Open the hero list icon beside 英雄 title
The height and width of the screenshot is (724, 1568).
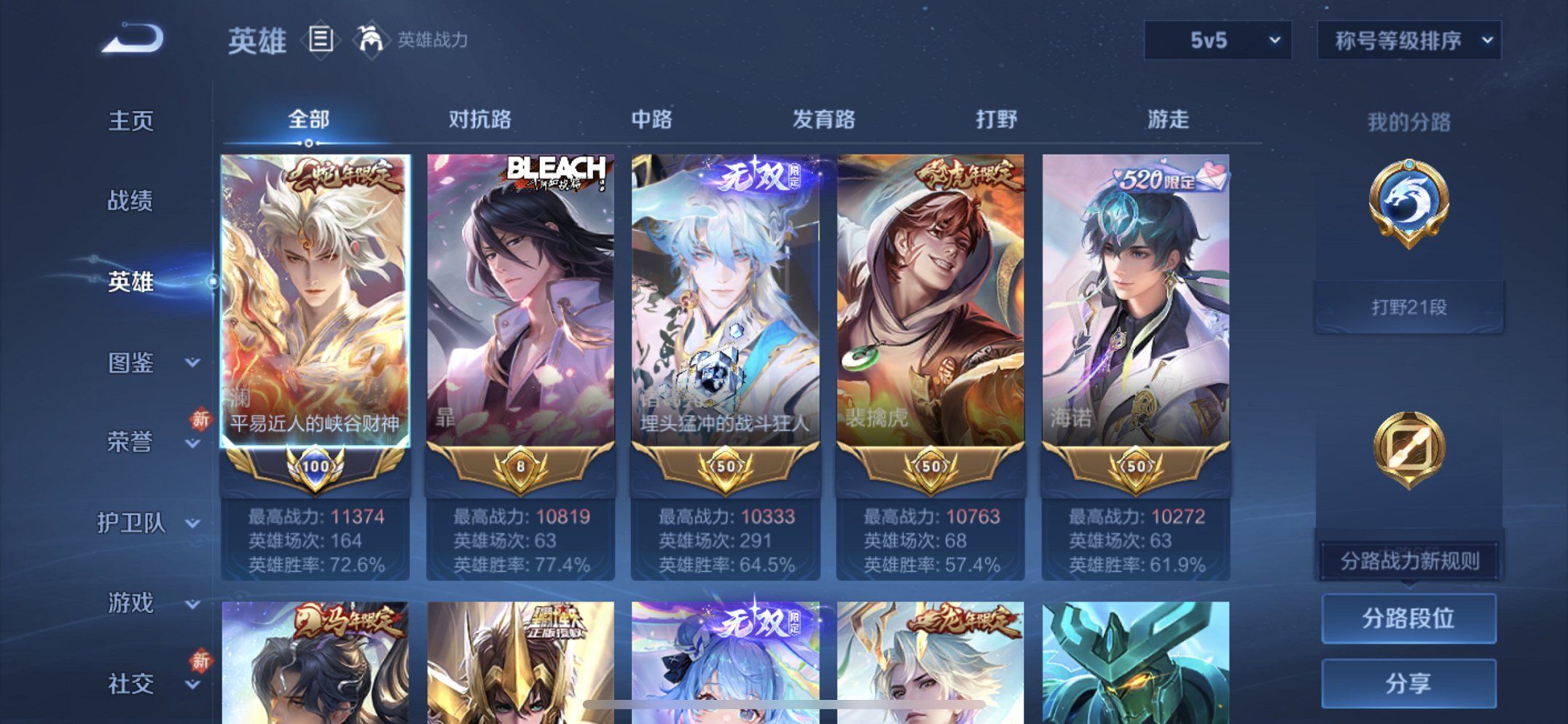321,40
